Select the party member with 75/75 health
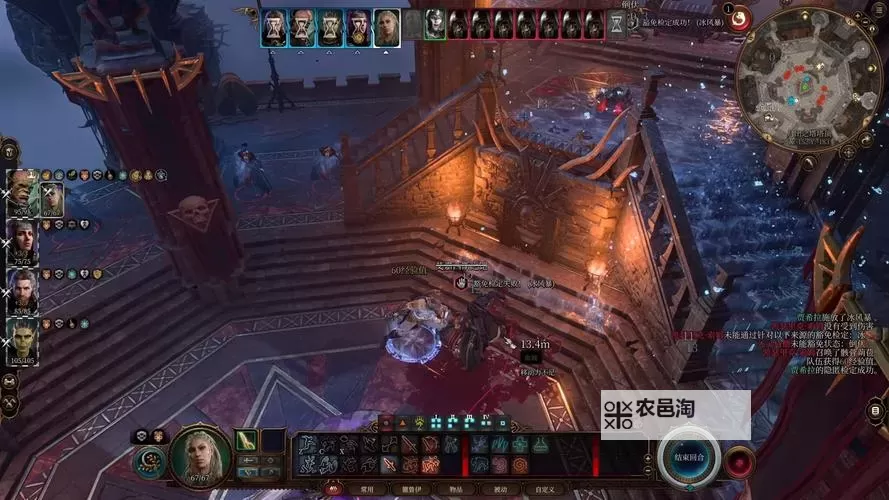The height and width of the screenshot is (500, 889). click(22, 240)
